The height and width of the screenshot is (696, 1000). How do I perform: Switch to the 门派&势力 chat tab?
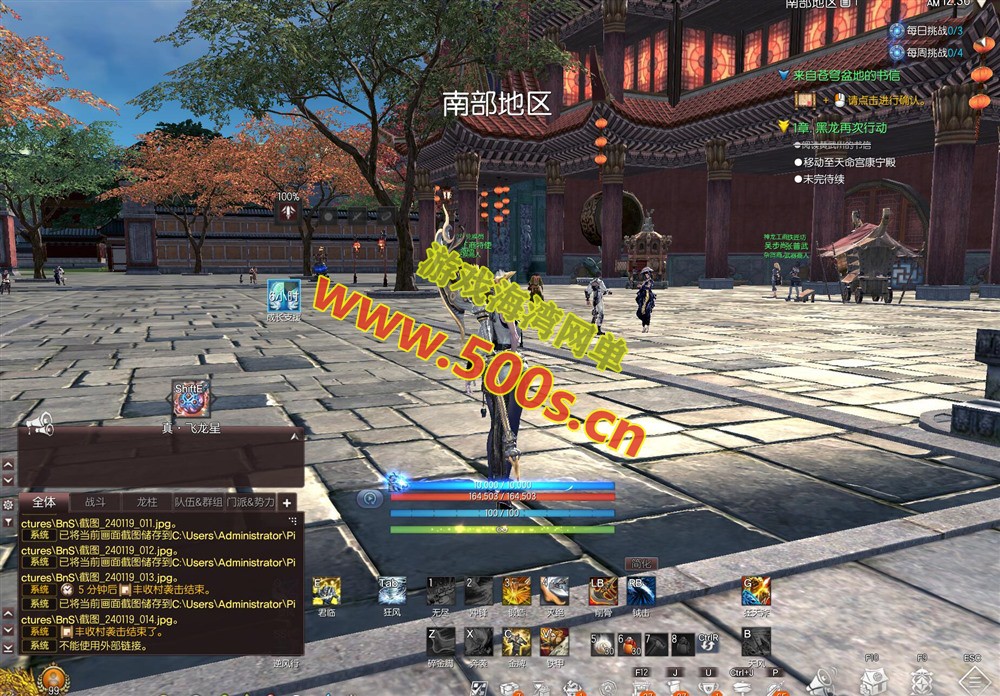250,502
